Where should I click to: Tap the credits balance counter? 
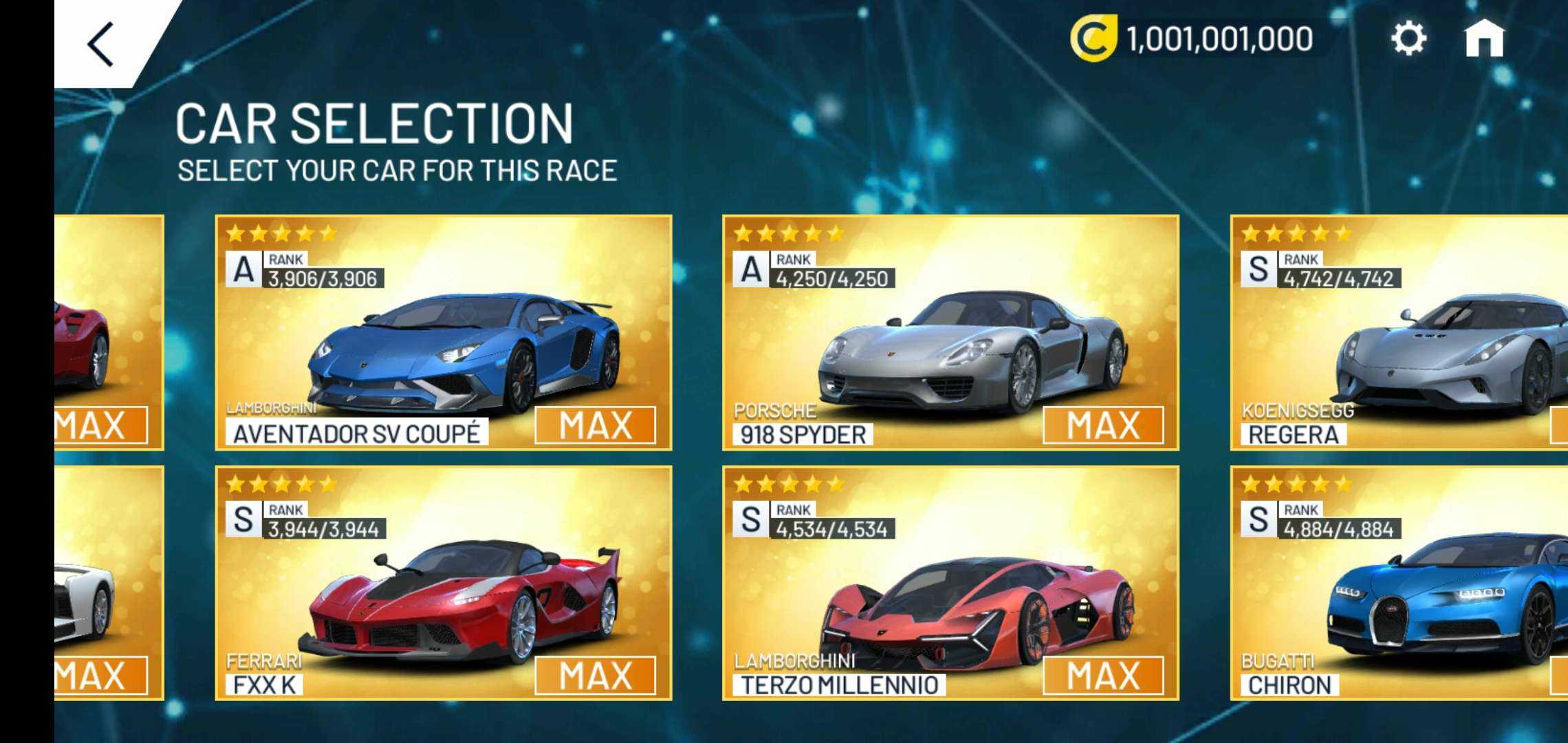point(1193,39)
